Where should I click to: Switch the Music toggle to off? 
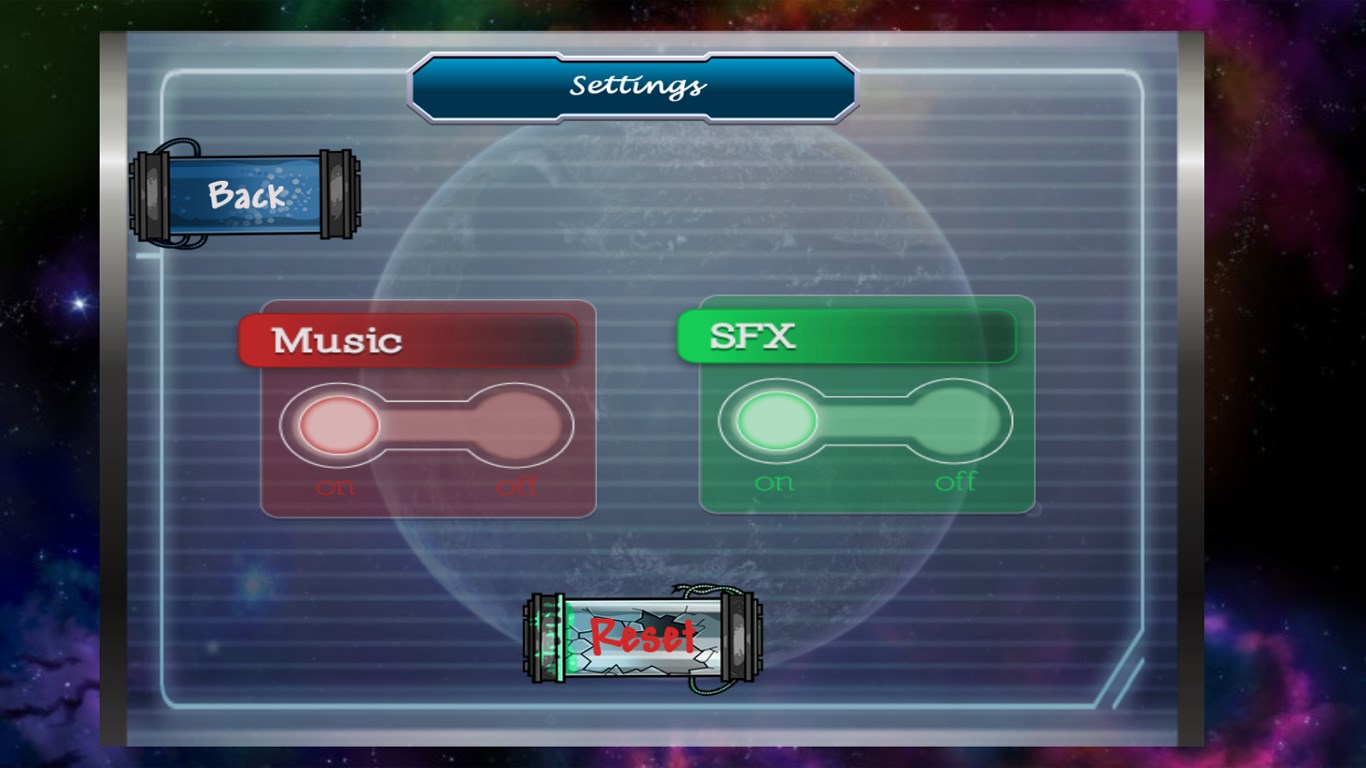coord(517,425)
